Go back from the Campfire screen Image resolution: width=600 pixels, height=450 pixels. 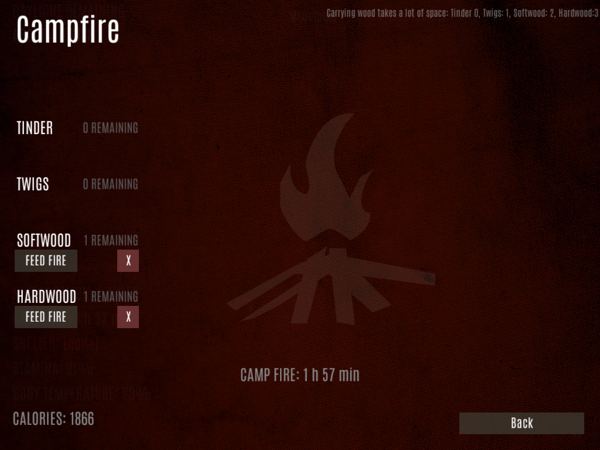click(521, 423)
